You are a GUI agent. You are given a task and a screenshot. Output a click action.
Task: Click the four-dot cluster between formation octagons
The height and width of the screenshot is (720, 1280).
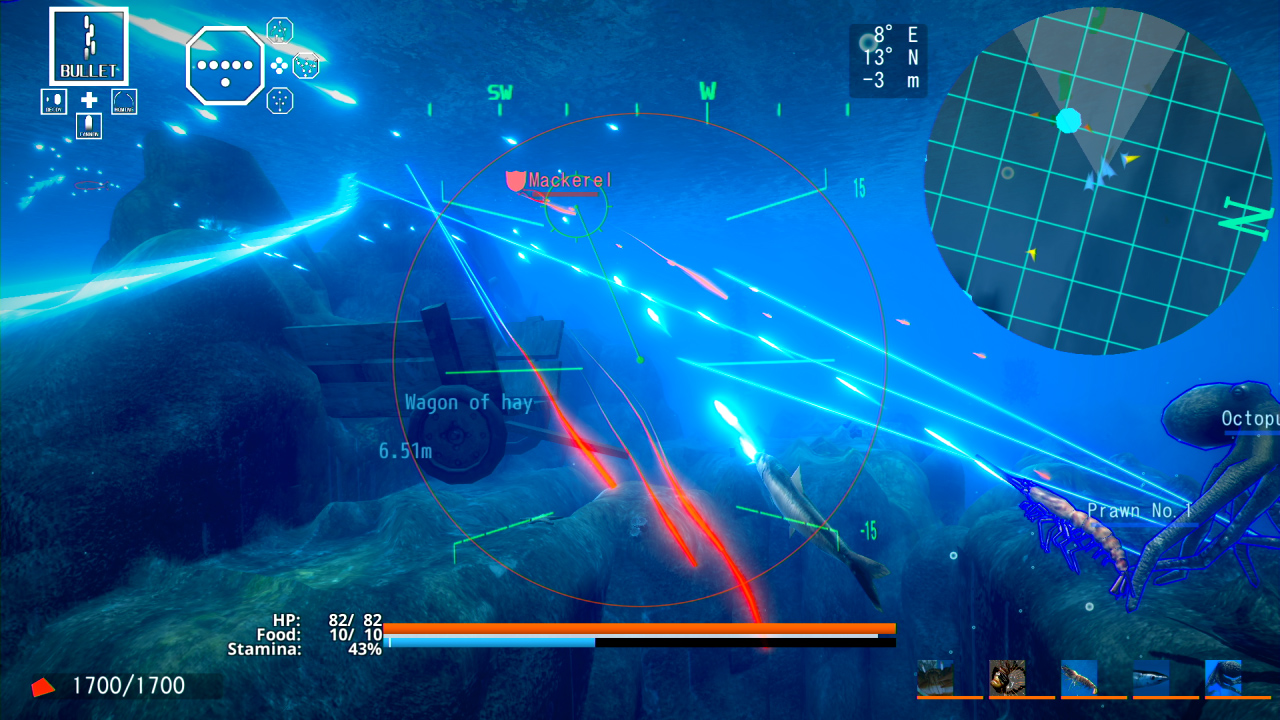tap(278, 65)
